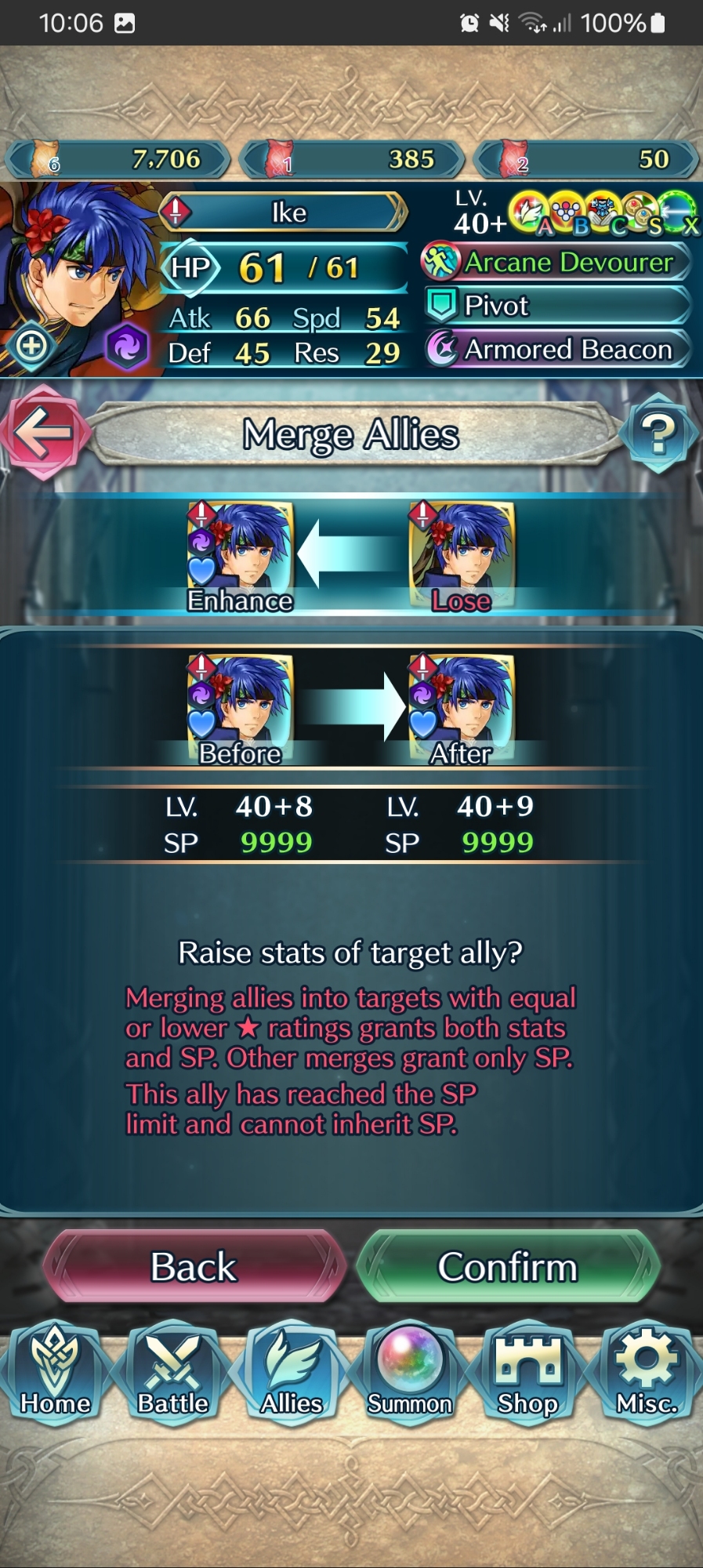The height and width of the screenshot is (1568, 703).
Task: Visit the Shop
Action: (527, 1374)
